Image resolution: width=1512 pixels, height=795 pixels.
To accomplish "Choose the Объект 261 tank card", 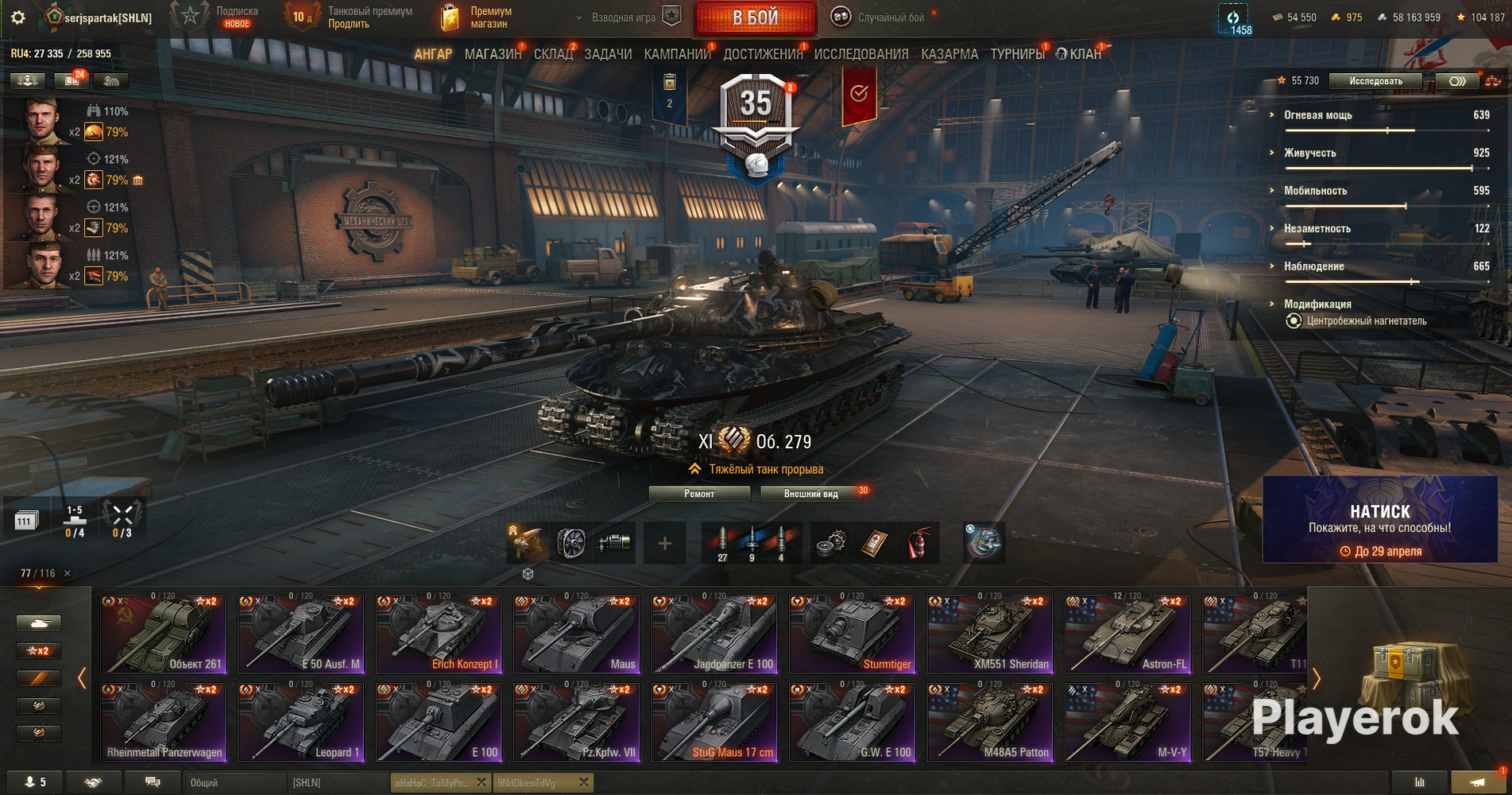I will 163,634.
